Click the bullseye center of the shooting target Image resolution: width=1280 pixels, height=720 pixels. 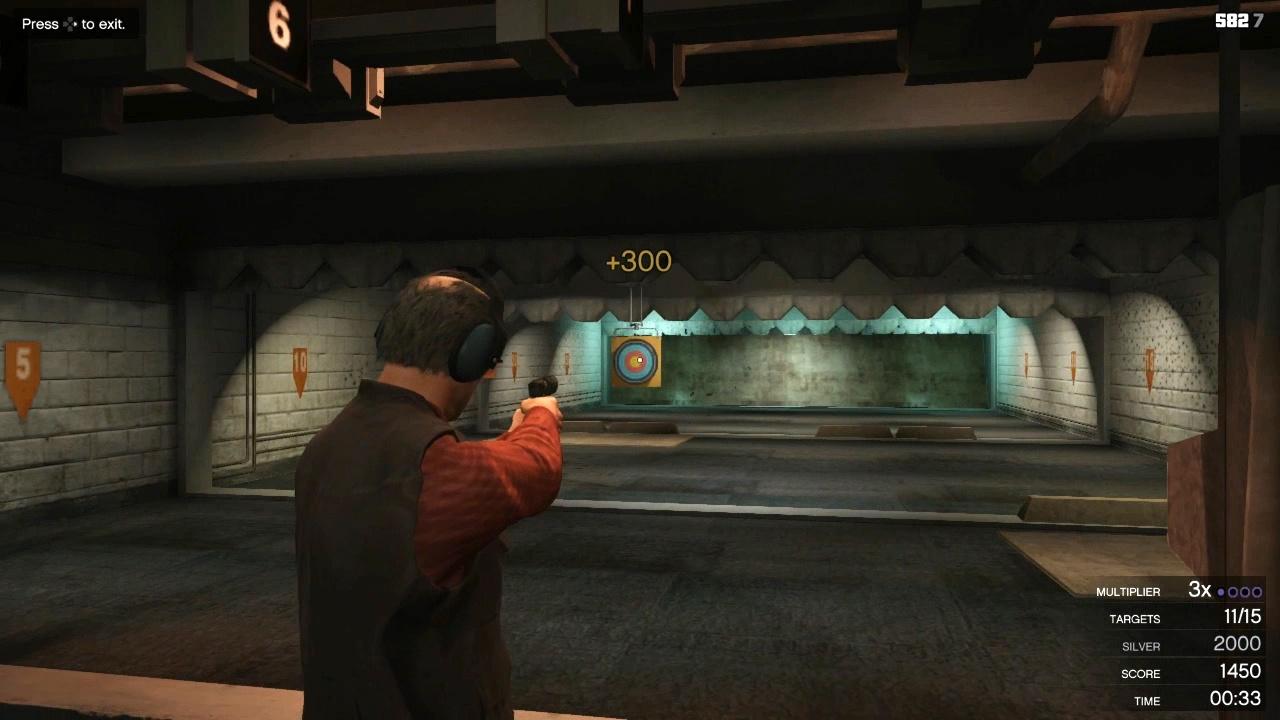tap(636, 362)
